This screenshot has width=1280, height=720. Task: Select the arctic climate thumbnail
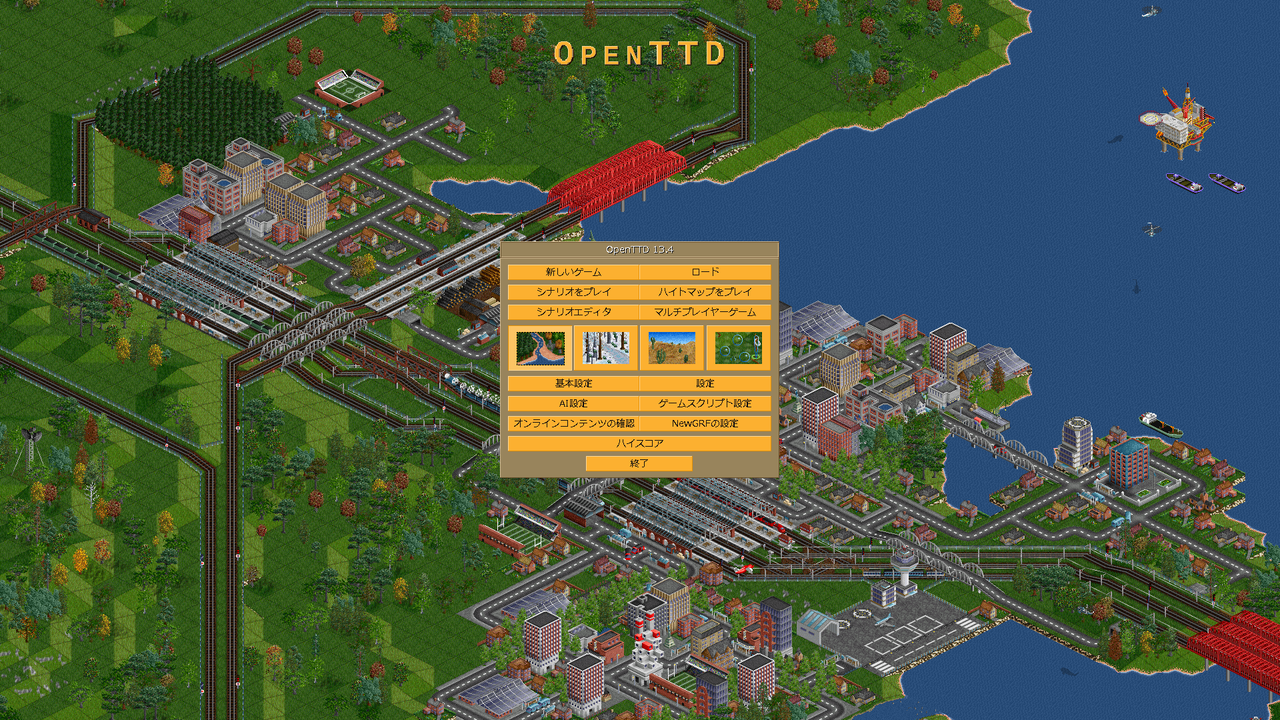pyautogui.click(x=605, y=350)
